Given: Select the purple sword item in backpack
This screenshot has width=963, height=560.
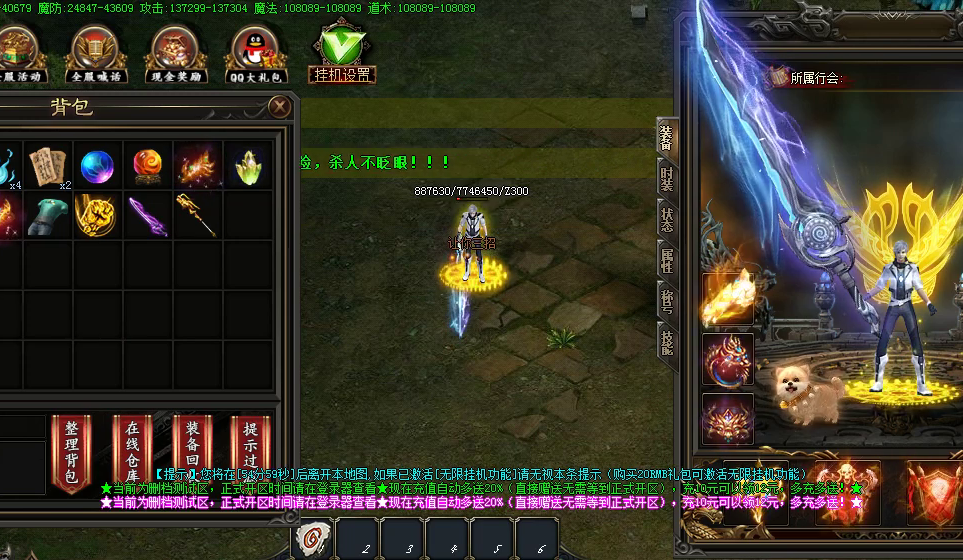Looking at the screenshot, I should click(x=148, y=214).
